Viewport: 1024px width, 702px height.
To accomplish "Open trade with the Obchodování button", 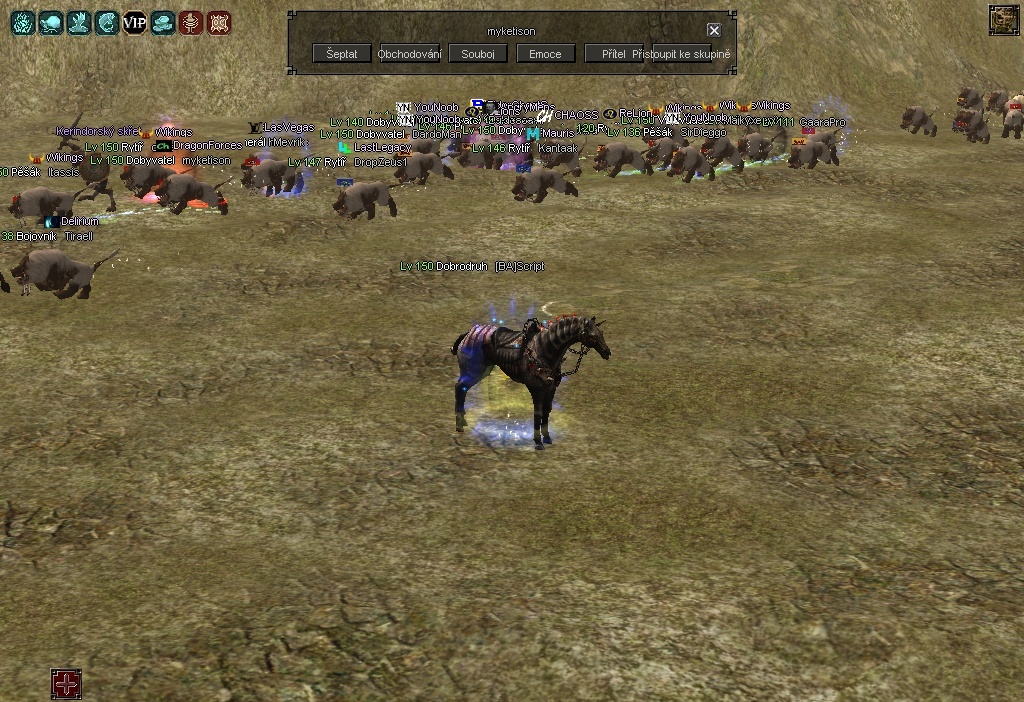I will point(409,54).
